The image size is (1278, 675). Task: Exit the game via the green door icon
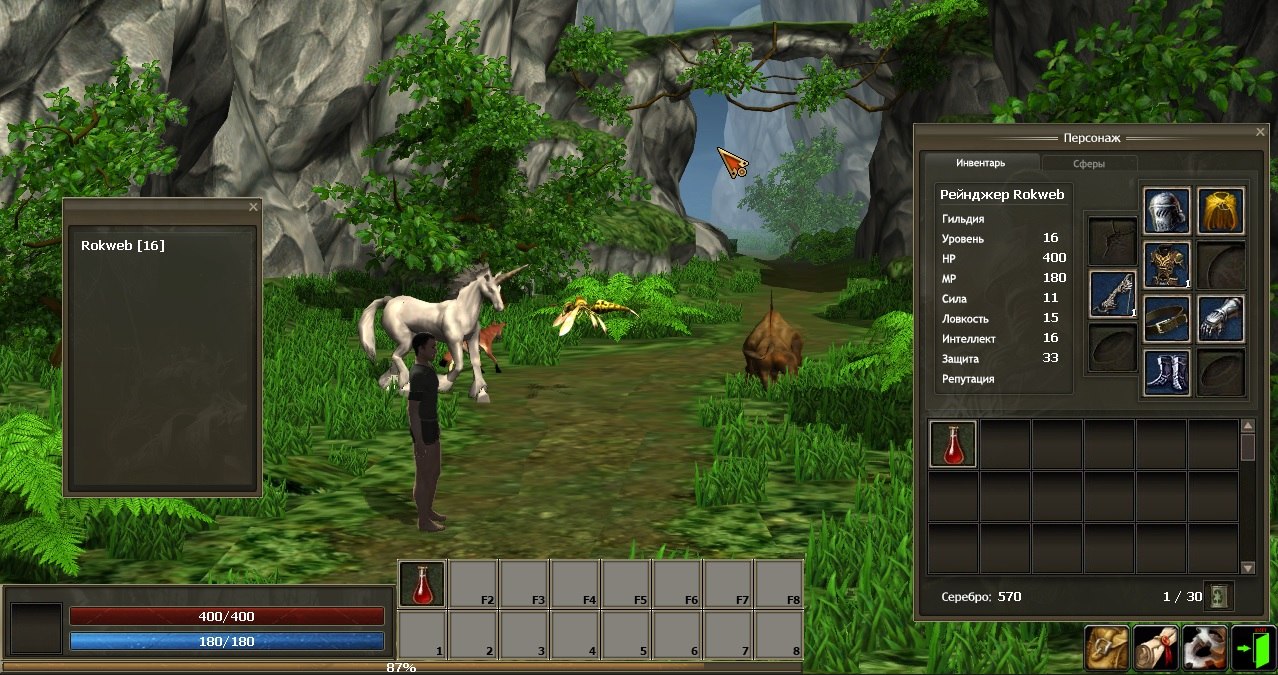click(x=1253, y=648)
